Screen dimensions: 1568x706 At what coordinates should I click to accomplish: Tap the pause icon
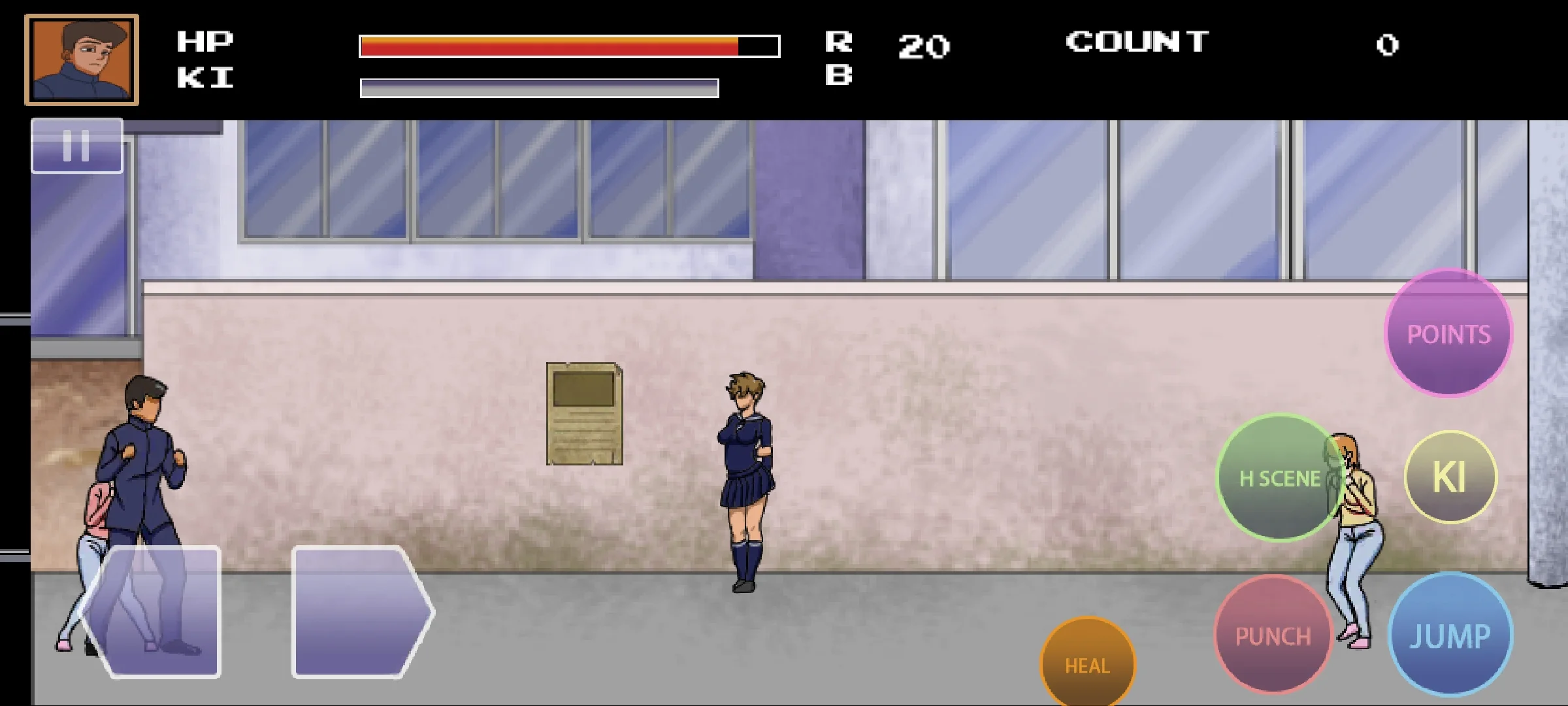pyautogui.click(x=76, y=145)
